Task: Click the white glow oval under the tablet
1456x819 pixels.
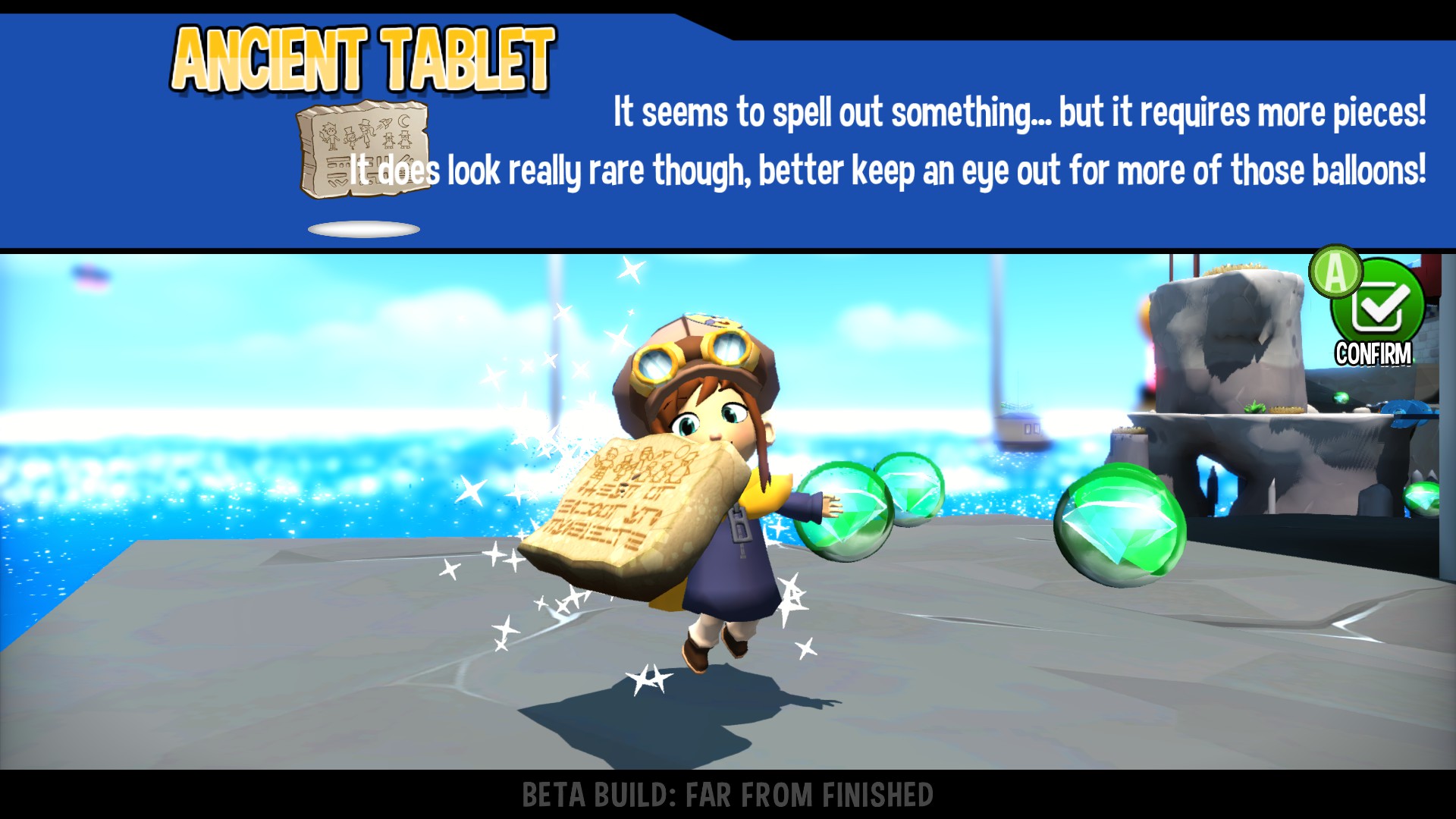Action: click(x=362, y=228)
